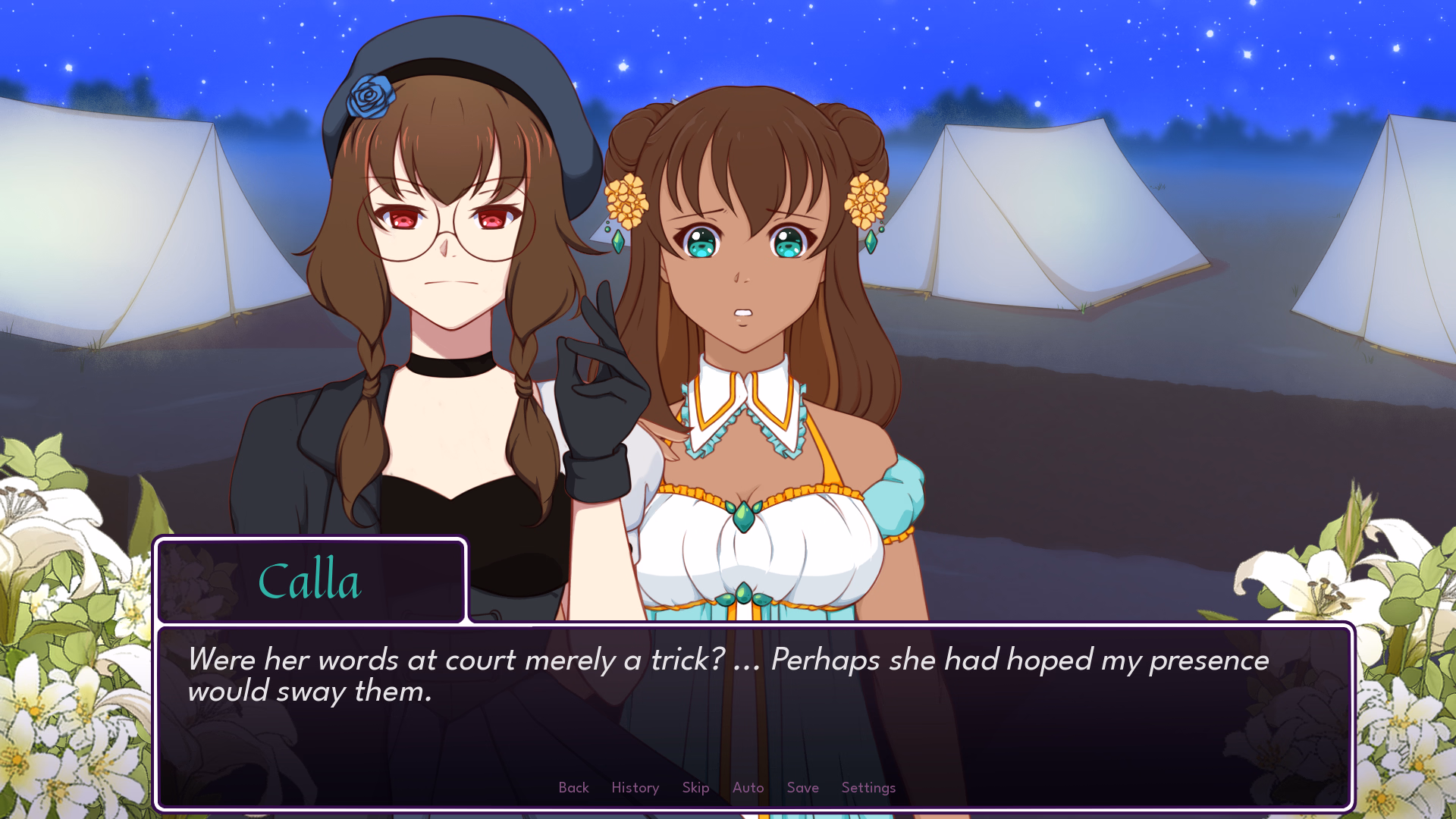Go Back to the previous line

point(573,788)
